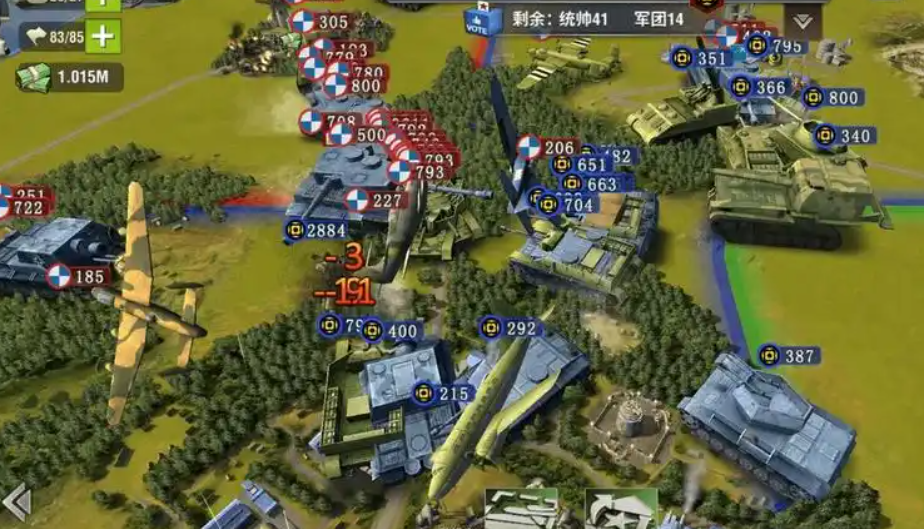Select the allied unit marked 292
Image resolution: width=924 pixels, height=529 pixels.
(x=510, y=328)
